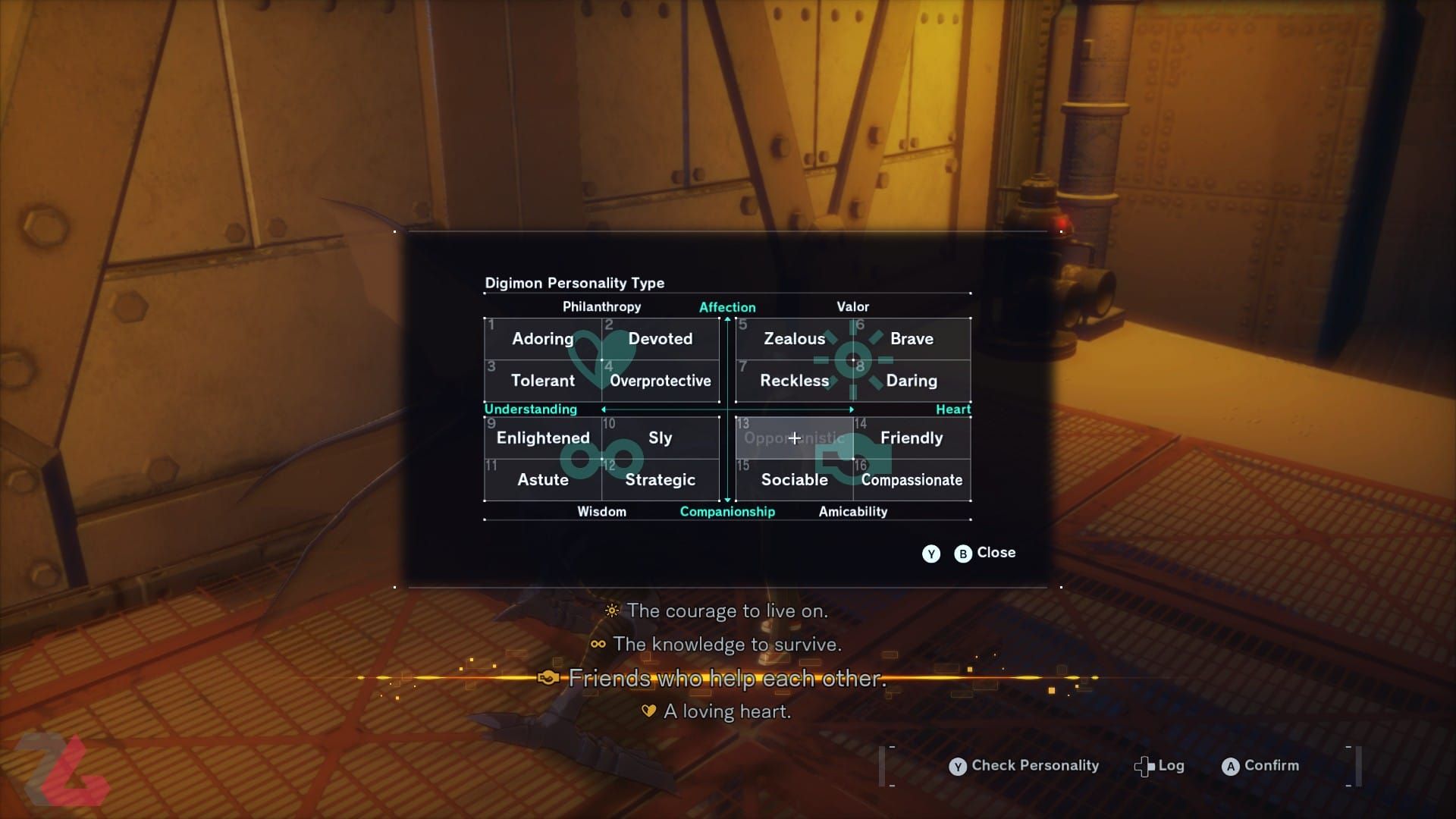
Task: Click the Tolerant personality cell
Action: [x=543, y=381]
